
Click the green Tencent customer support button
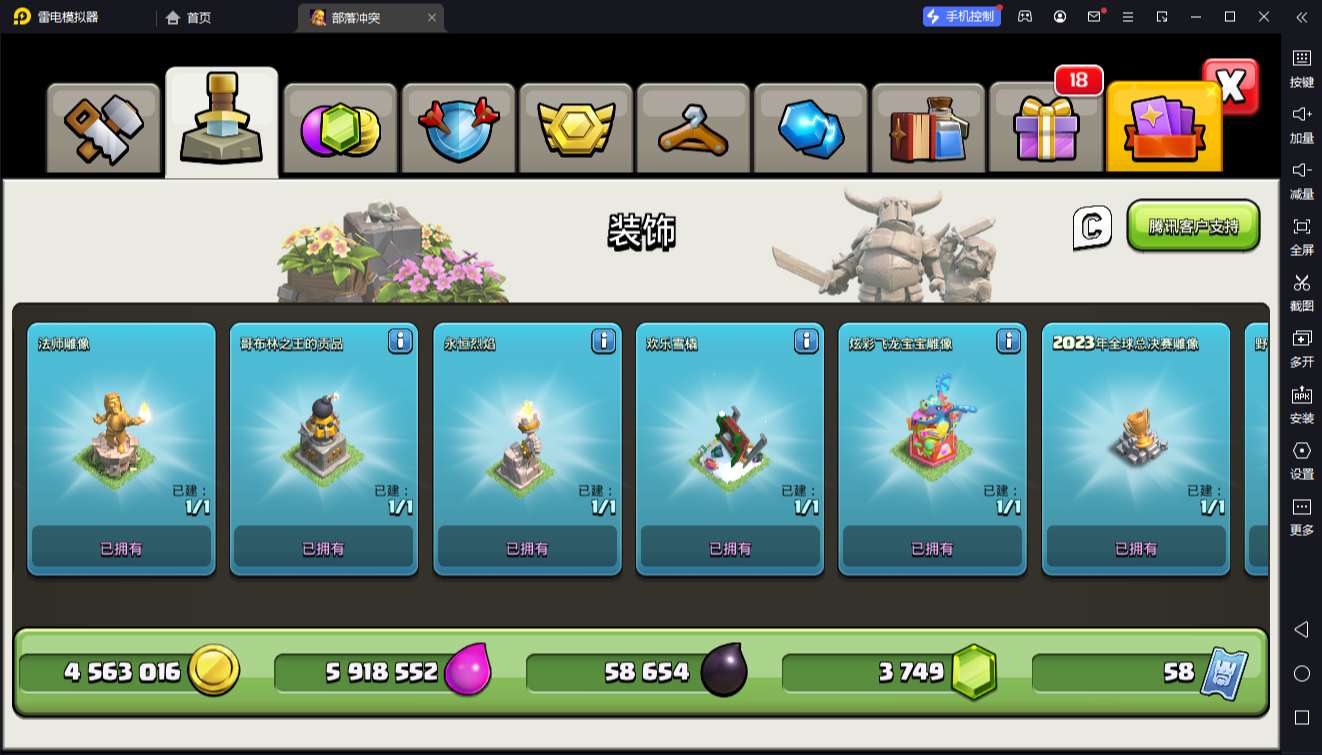pyautogui.click(x=1193, y=226)
